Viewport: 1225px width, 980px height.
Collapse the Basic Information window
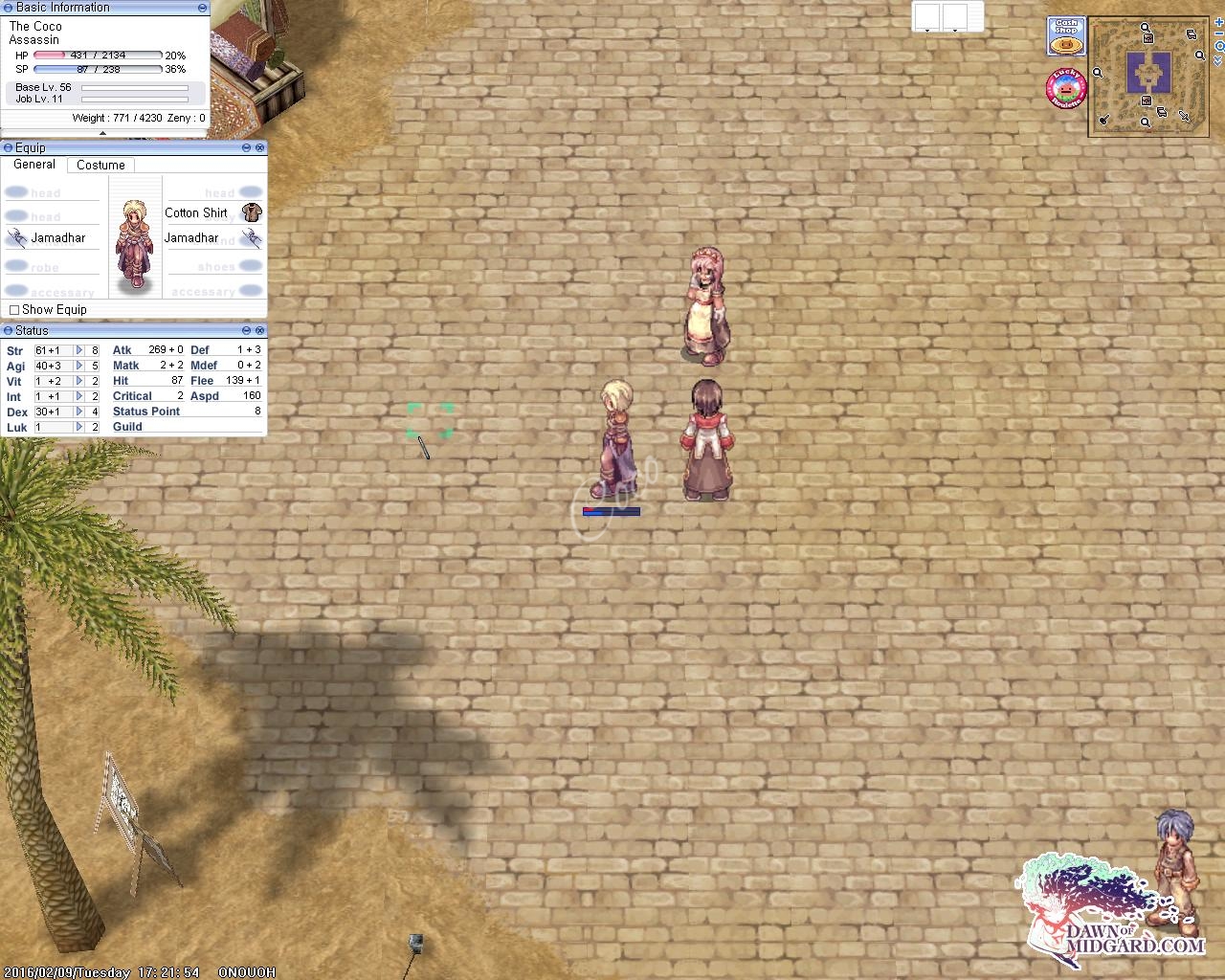click(201, 8)
